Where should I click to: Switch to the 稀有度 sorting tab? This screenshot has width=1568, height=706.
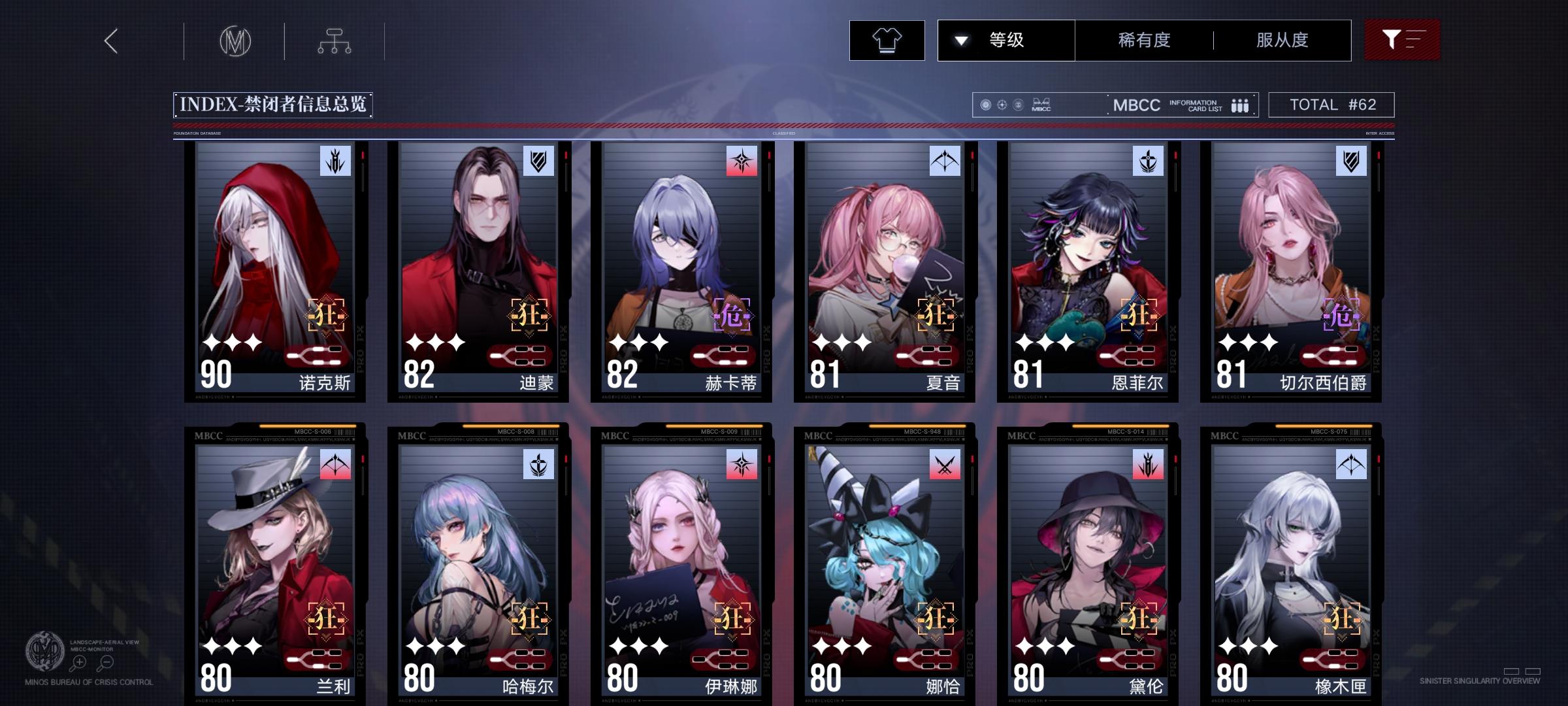1143,40
